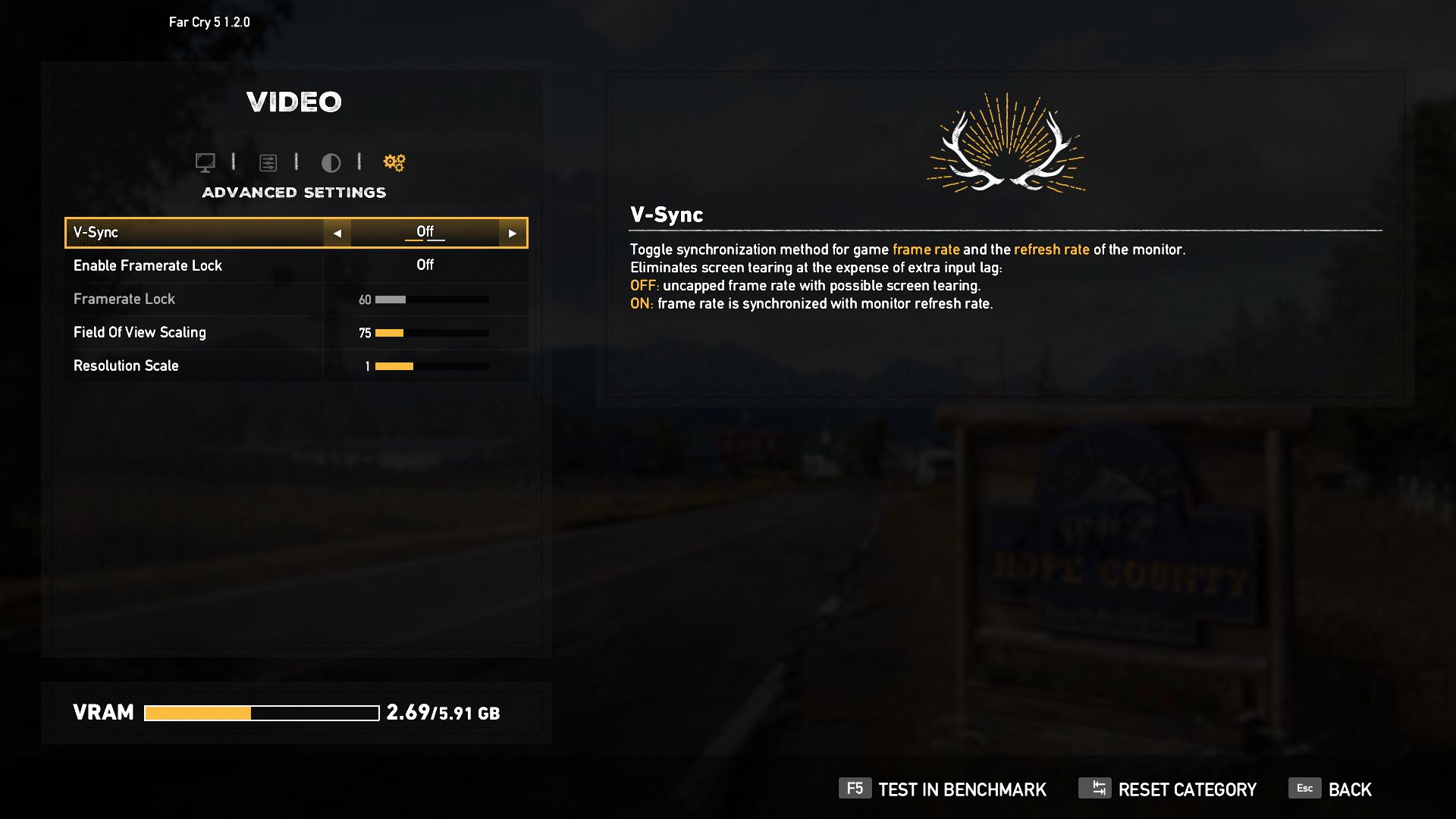
Task: Select the gears Advanced Settings tab
Action: point(394,162)
